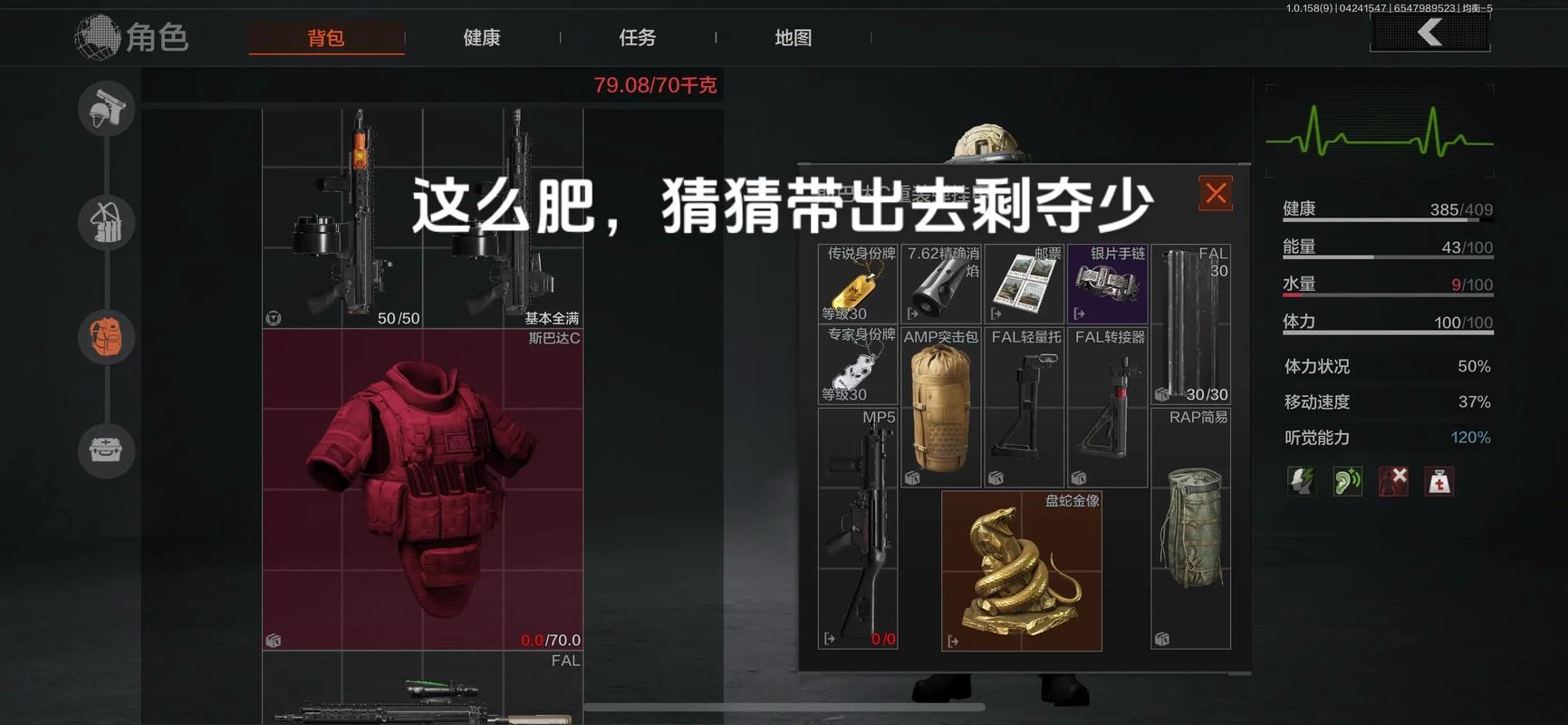This screenshot has height=725, width=1568.
Task: Select the 盘蛇金像 golden snake statue
Action: (x=1021, y=571)
